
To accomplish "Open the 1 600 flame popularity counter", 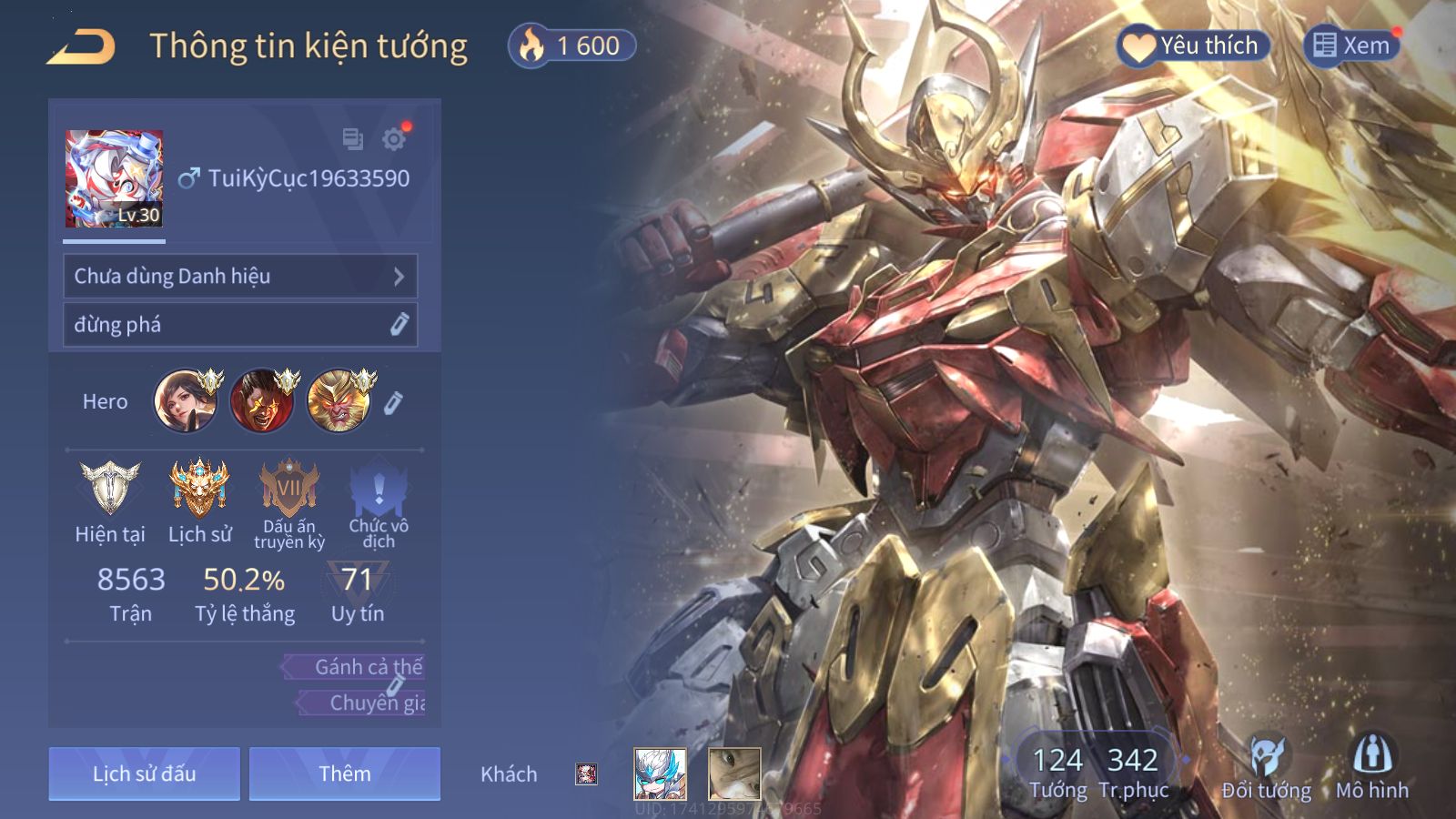I will pos(572,45).
